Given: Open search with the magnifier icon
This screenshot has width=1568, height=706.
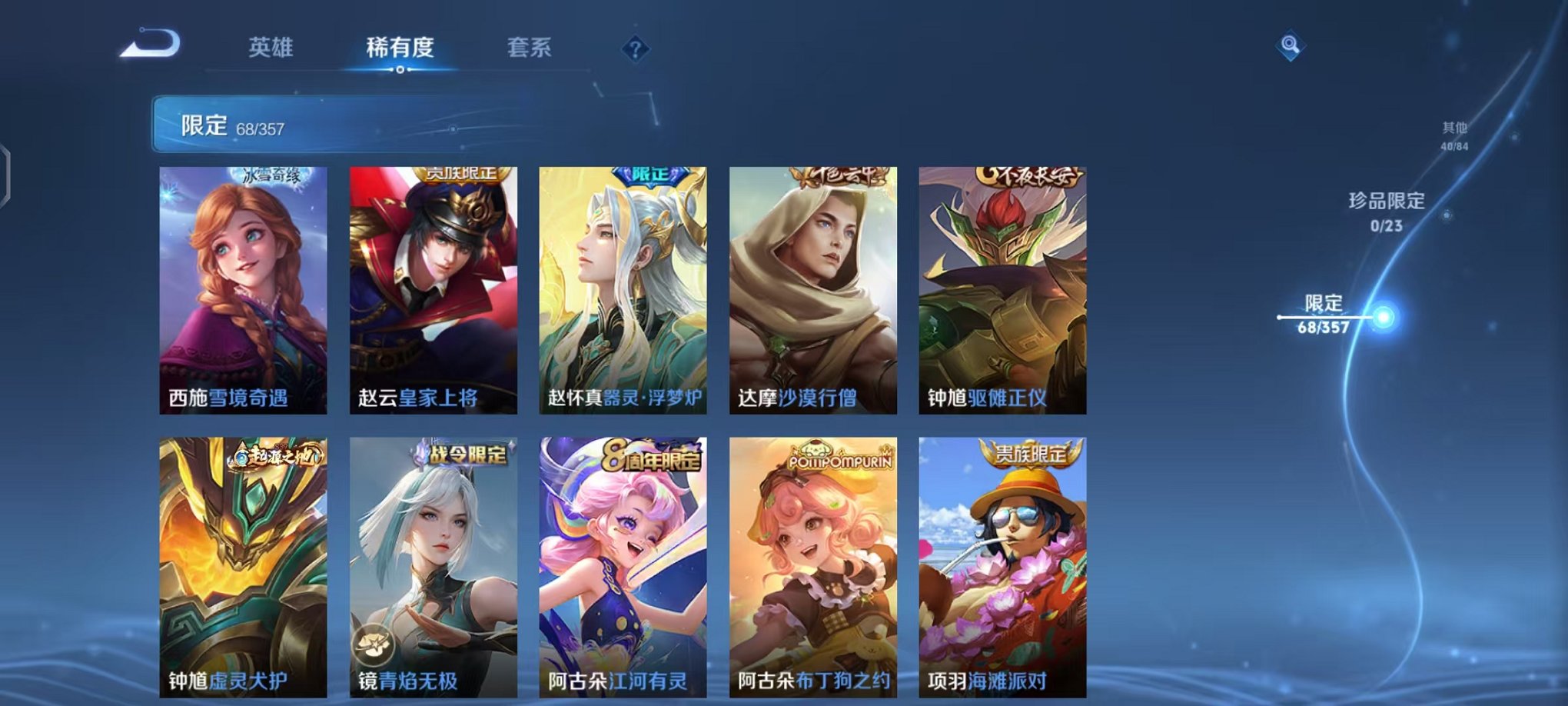Looking at the screenshot, I should (x=1292, y=45).
